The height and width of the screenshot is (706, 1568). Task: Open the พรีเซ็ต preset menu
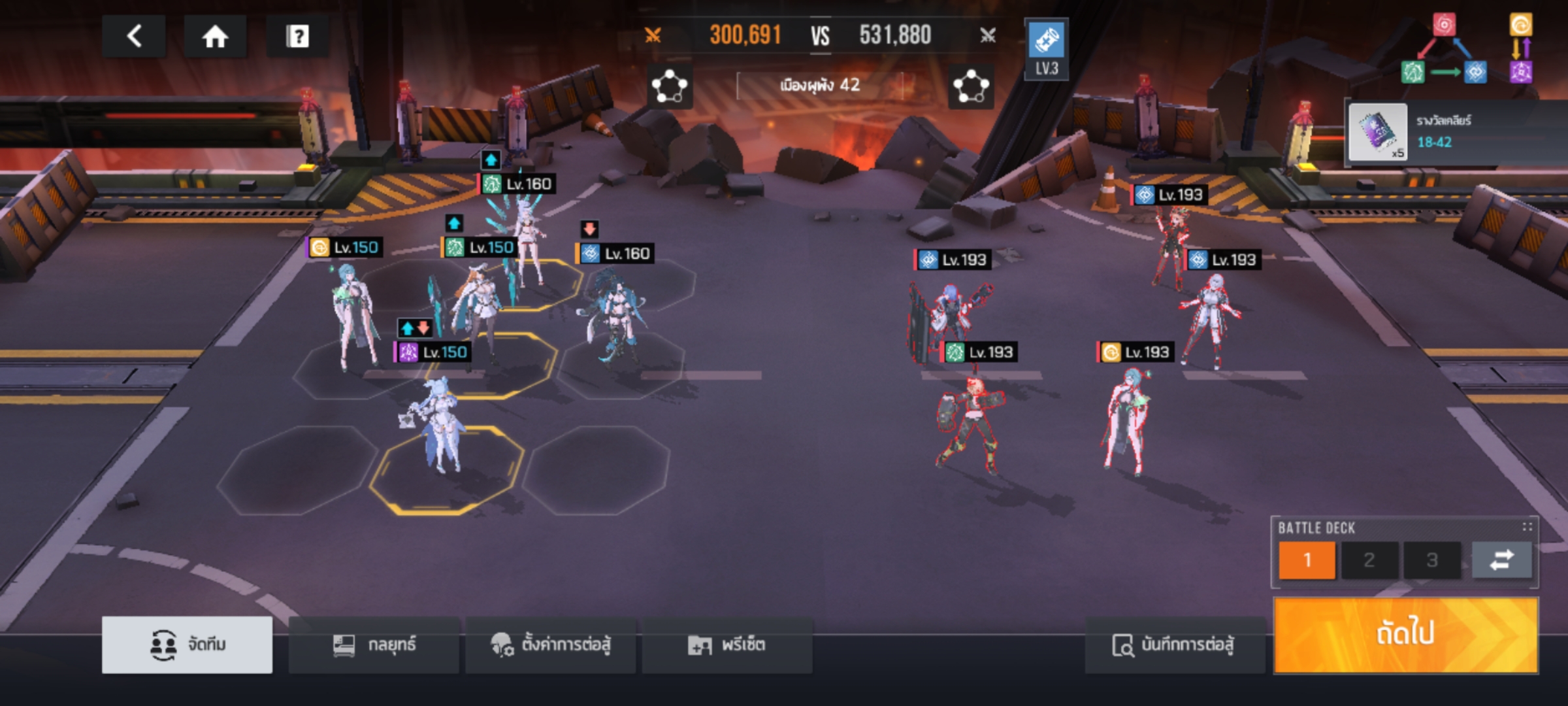727,645
